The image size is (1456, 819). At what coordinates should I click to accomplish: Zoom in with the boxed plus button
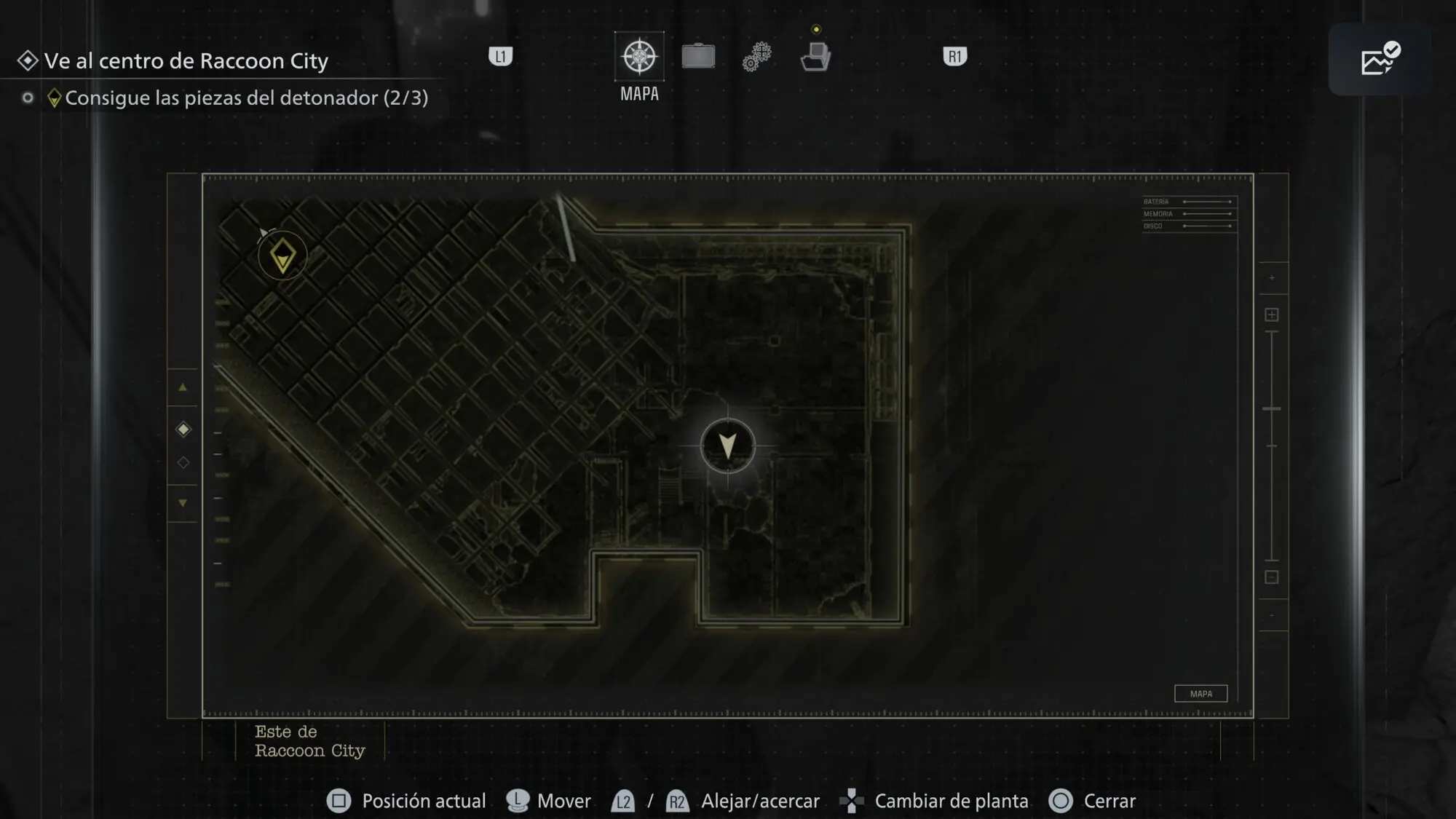tap(1272, 314)
